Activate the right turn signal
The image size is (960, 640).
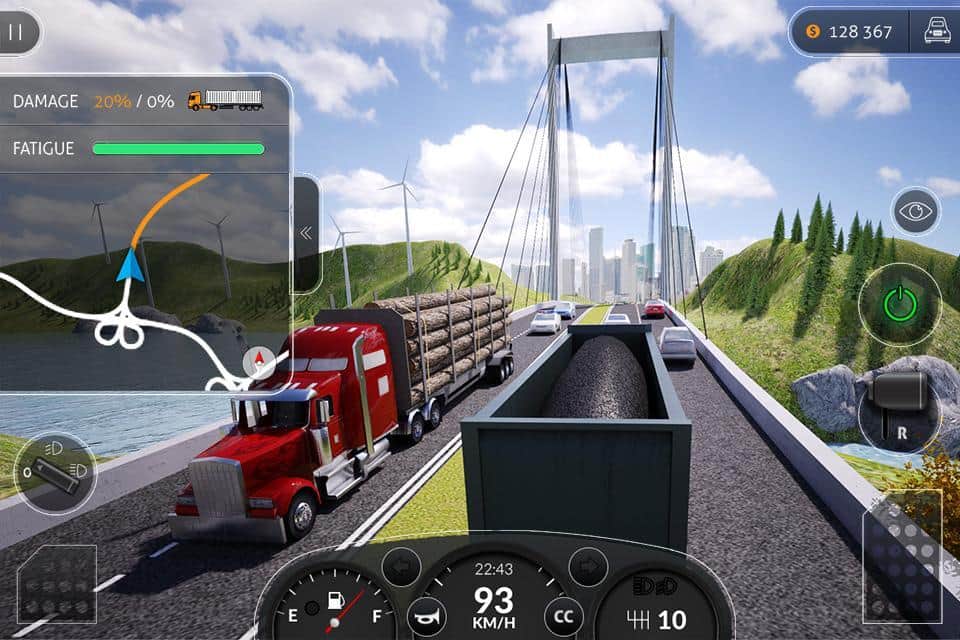(588, 567)
